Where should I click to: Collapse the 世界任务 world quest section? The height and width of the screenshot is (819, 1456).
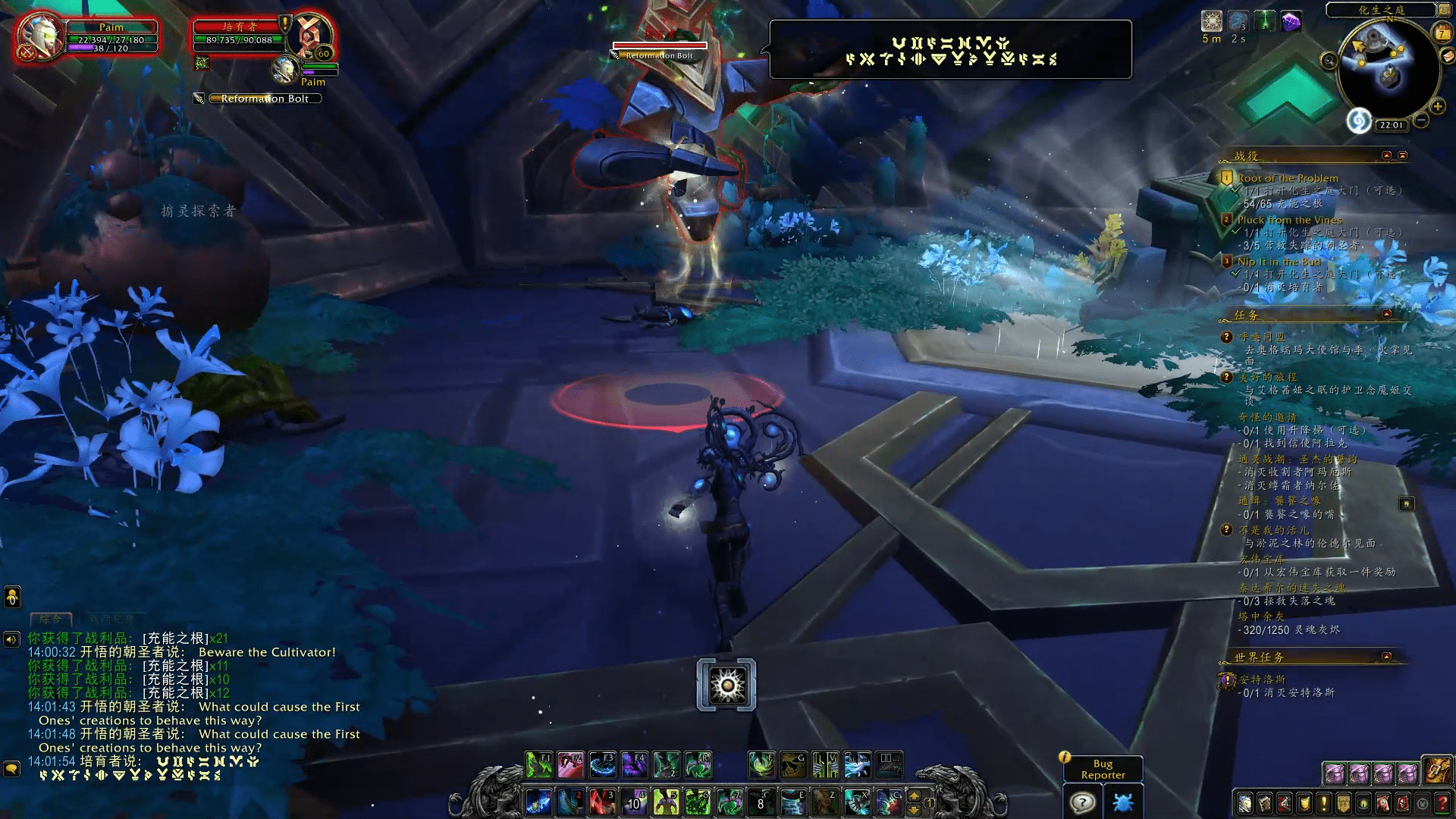pos(1386,657)
